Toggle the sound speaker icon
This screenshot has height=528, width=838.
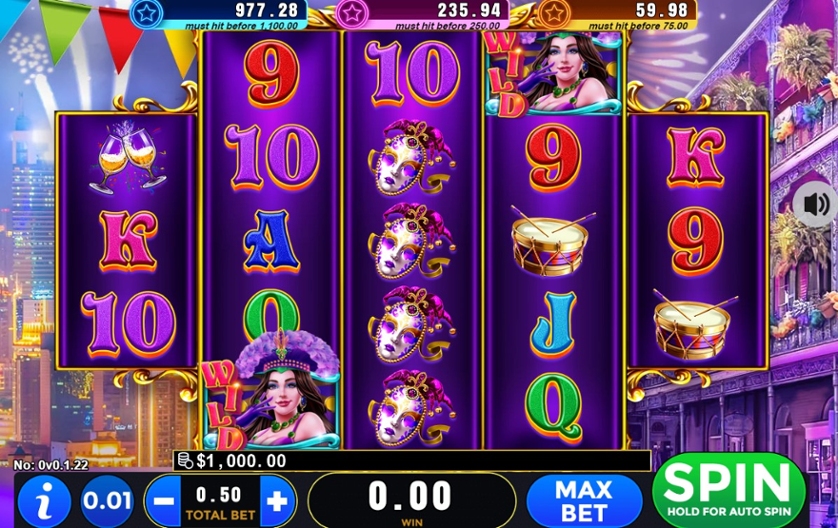pyautogui.click(x=815, y=205)
